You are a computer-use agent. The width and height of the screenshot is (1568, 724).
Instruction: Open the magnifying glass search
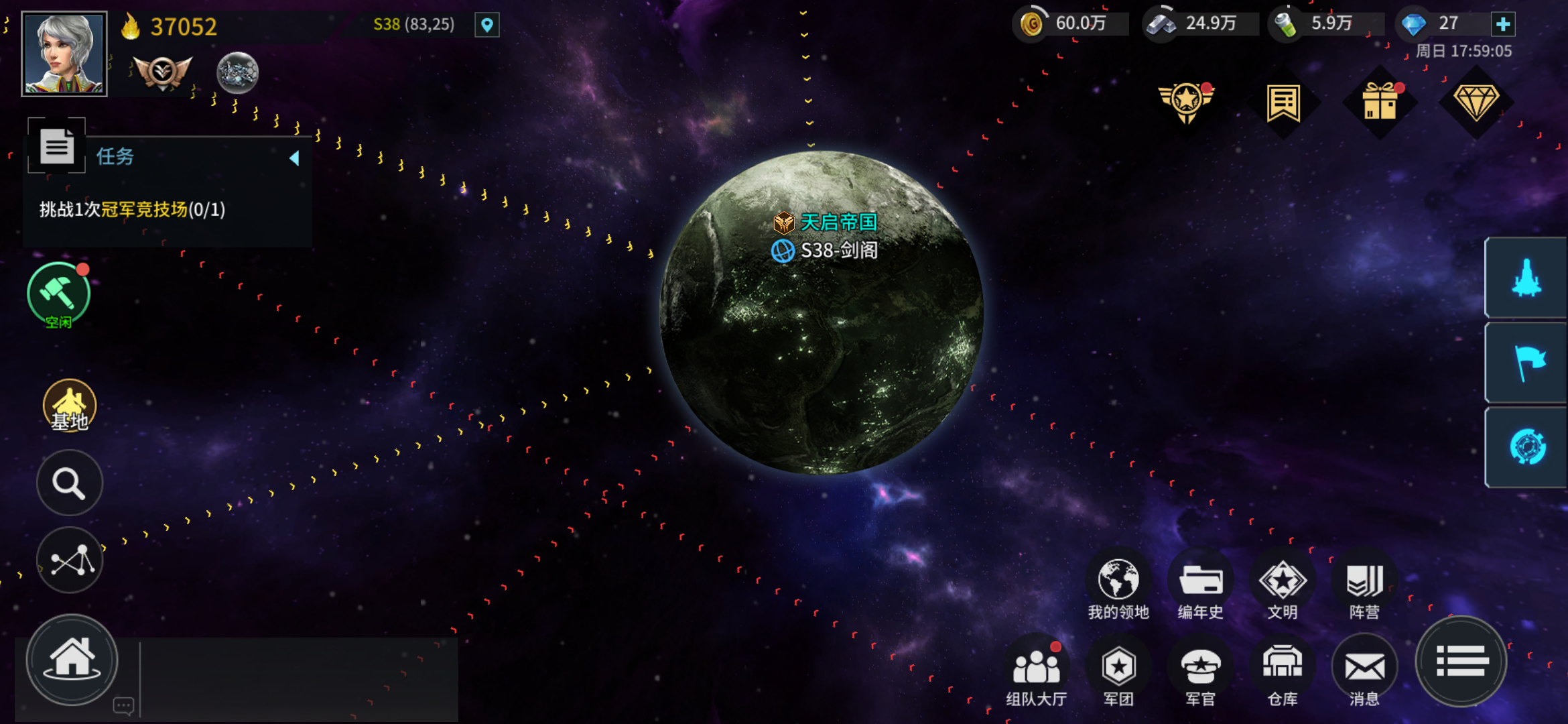[x=70, y=483]
